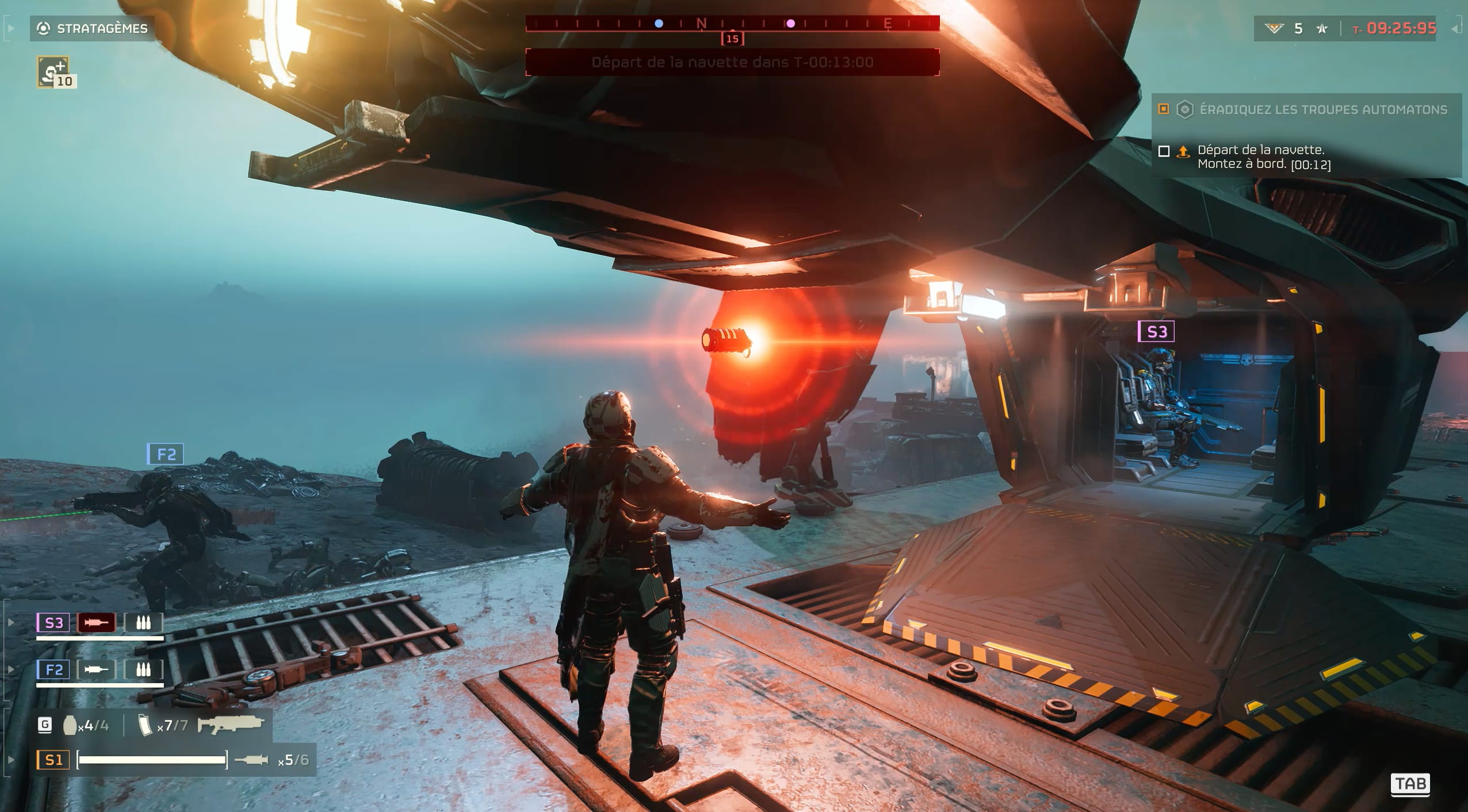The height and width of the screenshot is (812, 1468).
Task: Open the Éradiquez les troupes Automatons objective
Action: point(1322,110)
